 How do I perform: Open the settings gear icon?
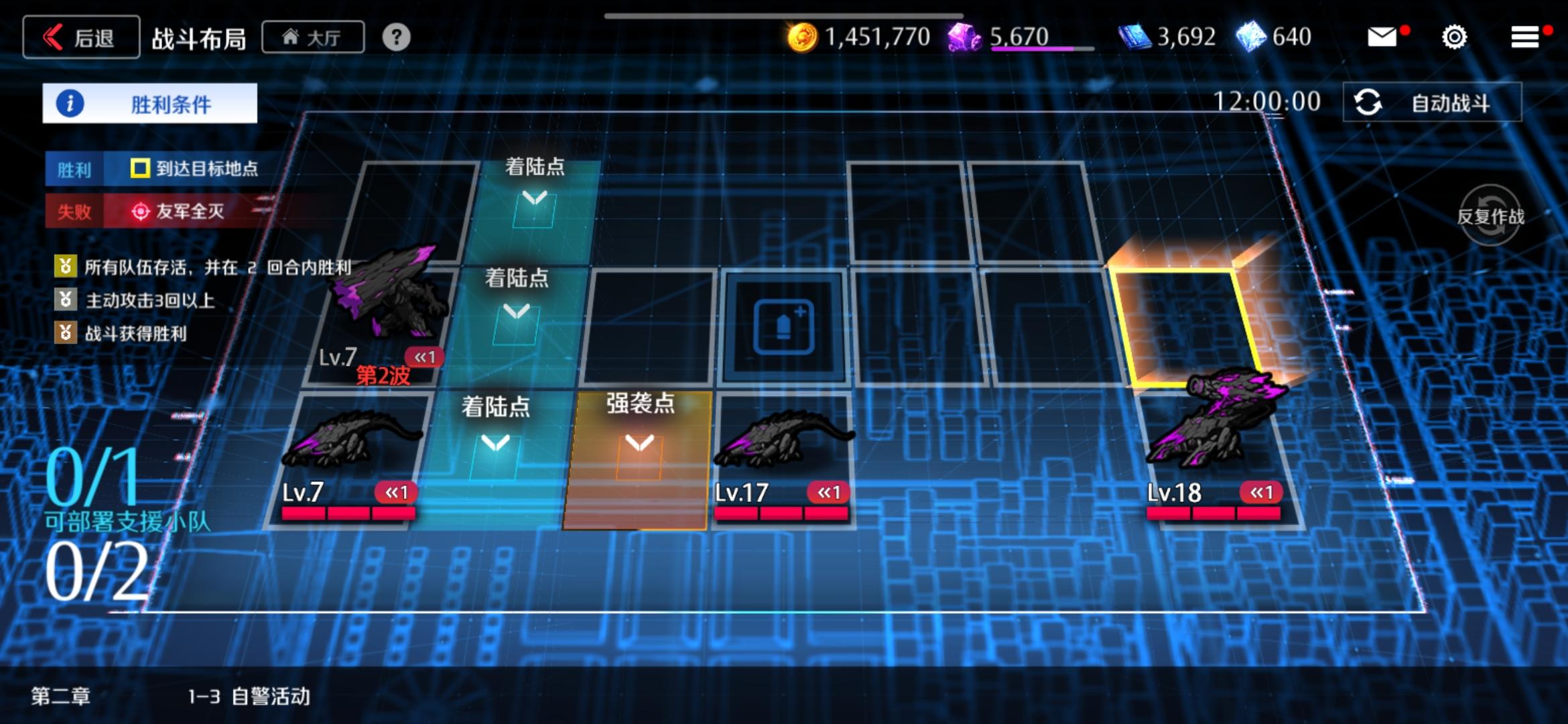[x=1454, y=37]
